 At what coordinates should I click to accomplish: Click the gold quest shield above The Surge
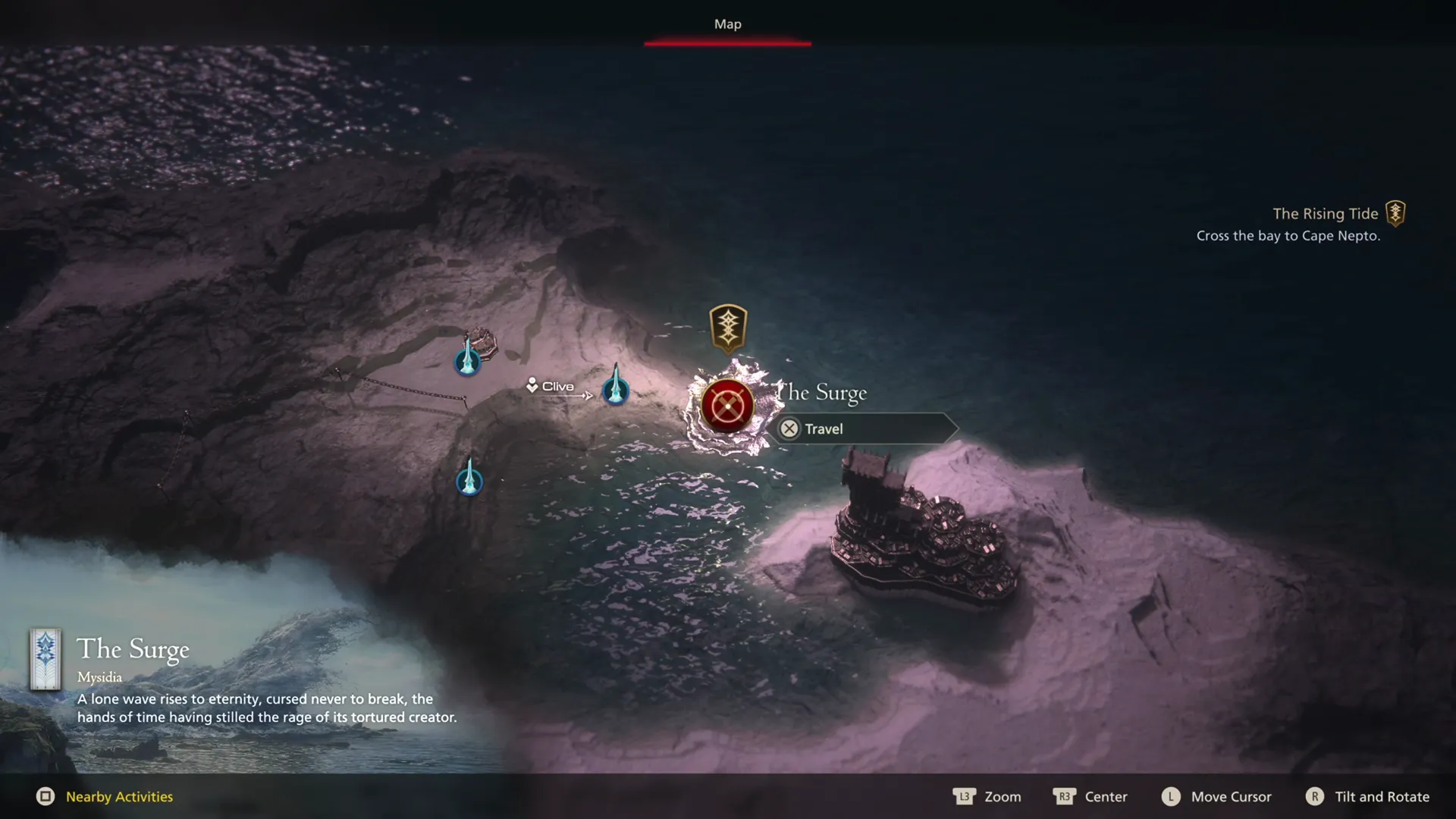[728, 326]
